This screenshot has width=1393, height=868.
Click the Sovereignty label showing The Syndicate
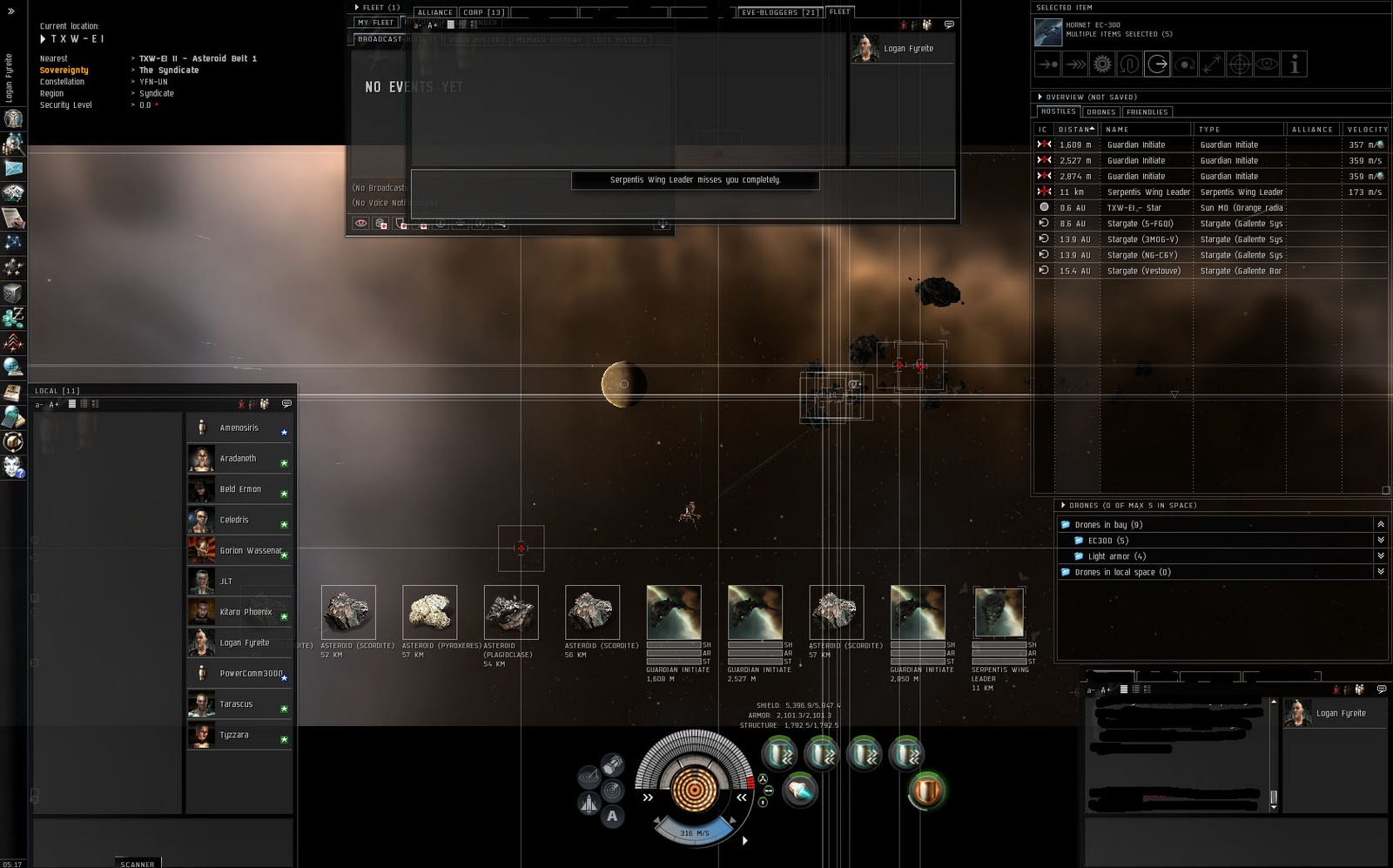63,70
